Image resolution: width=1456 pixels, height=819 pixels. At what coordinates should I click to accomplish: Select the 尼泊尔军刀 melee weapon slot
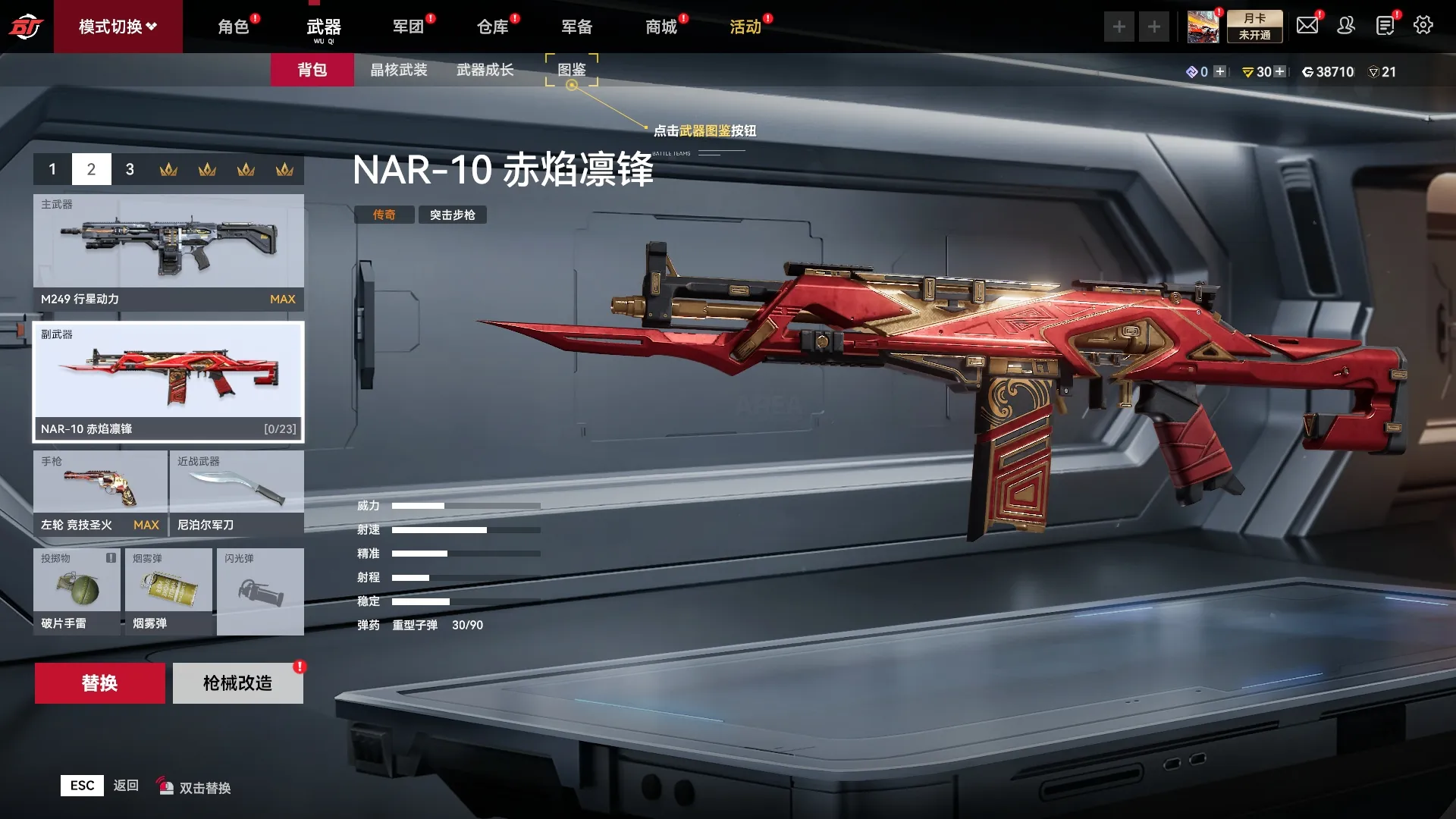(237, 493)
